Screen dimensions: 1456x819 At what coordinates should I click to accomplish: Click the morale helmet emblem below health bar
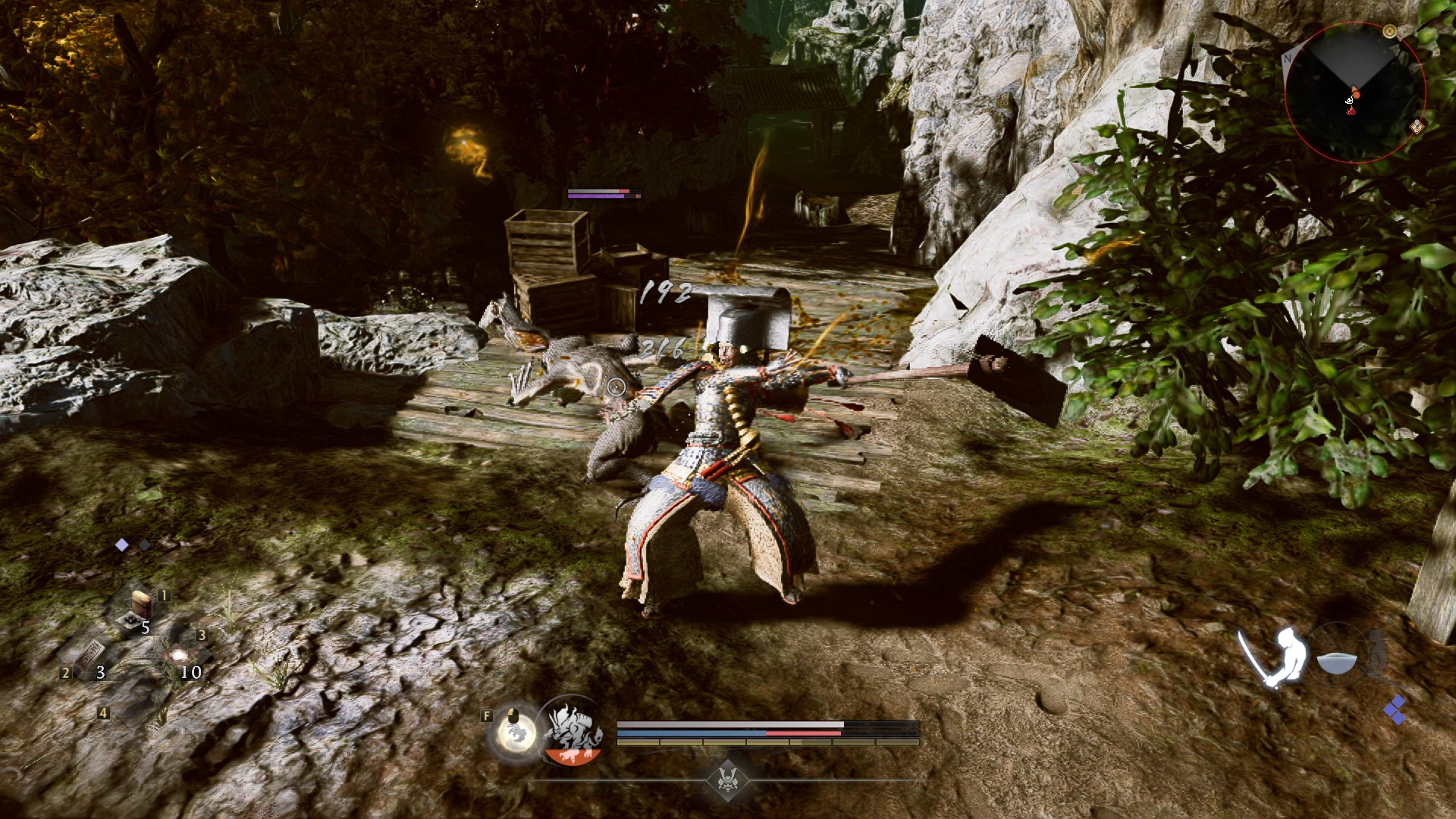730,781
